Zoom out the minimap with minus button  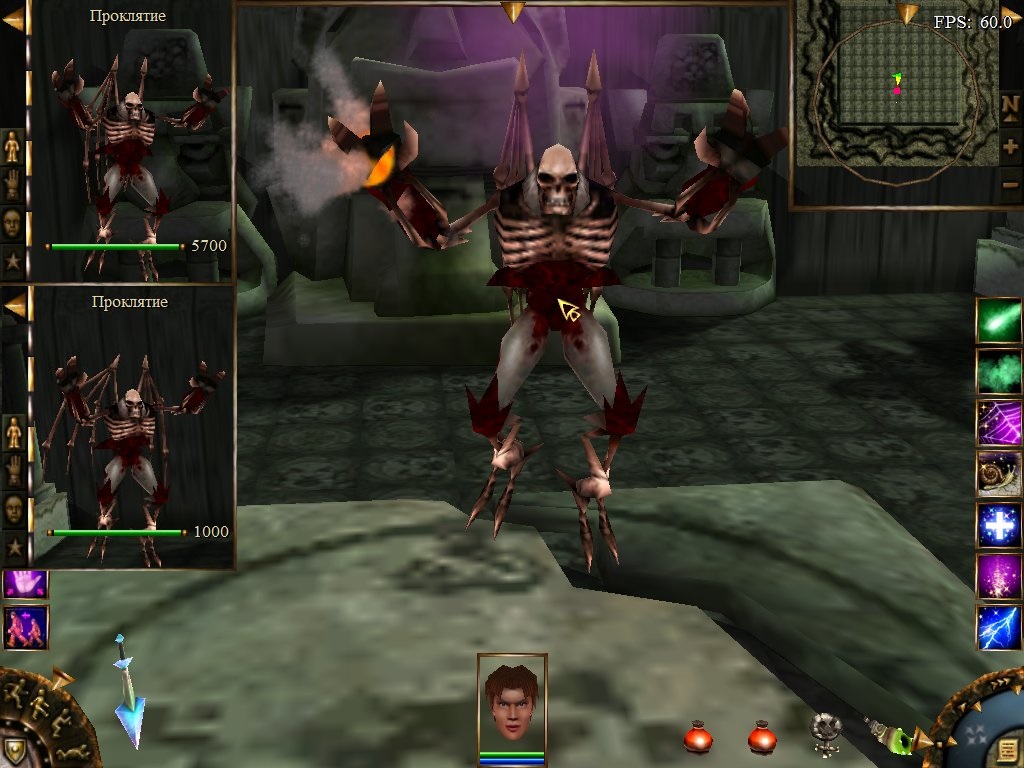(1010, 185)
